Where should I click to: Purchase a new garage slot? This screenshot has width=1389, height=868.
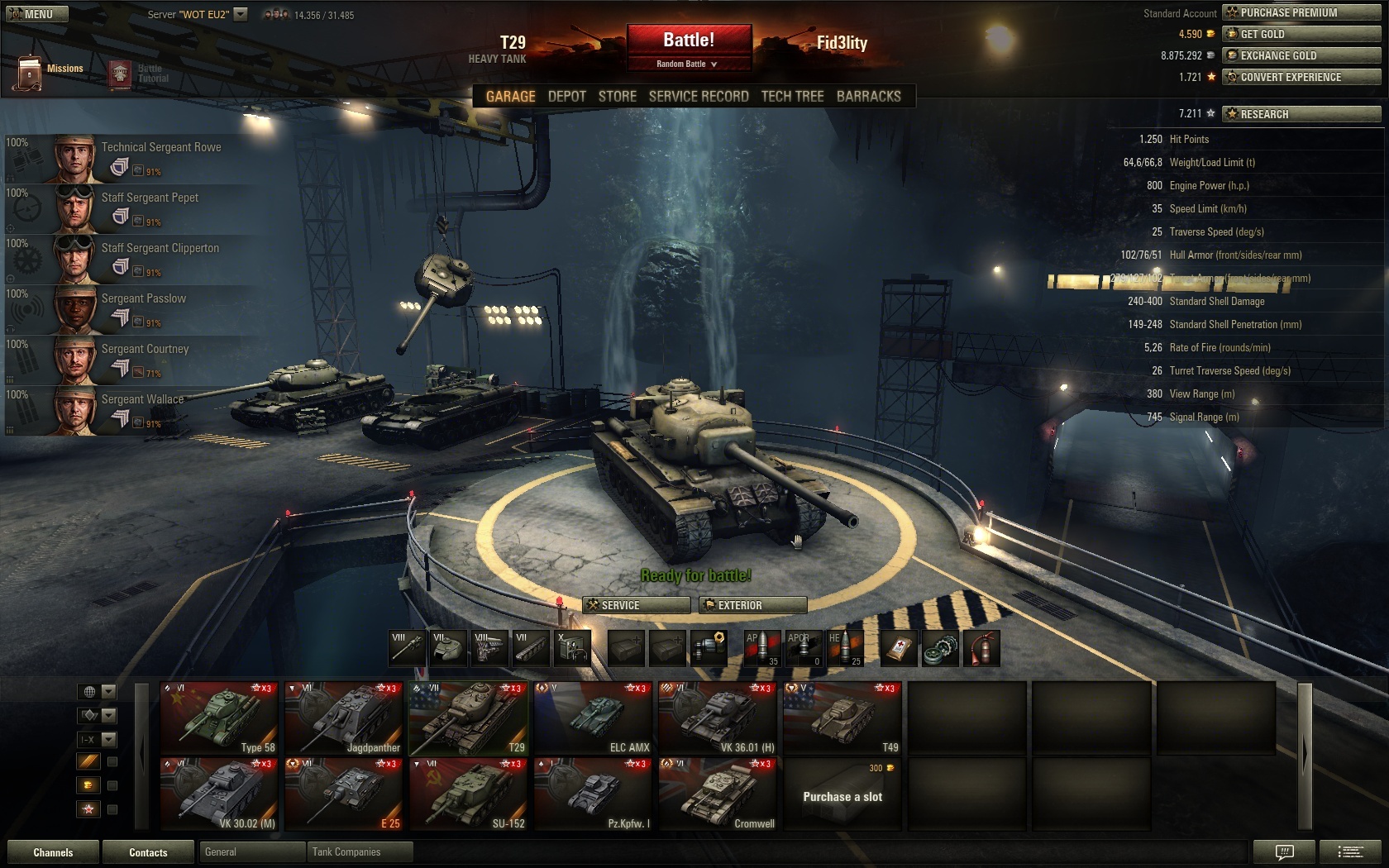842,794
